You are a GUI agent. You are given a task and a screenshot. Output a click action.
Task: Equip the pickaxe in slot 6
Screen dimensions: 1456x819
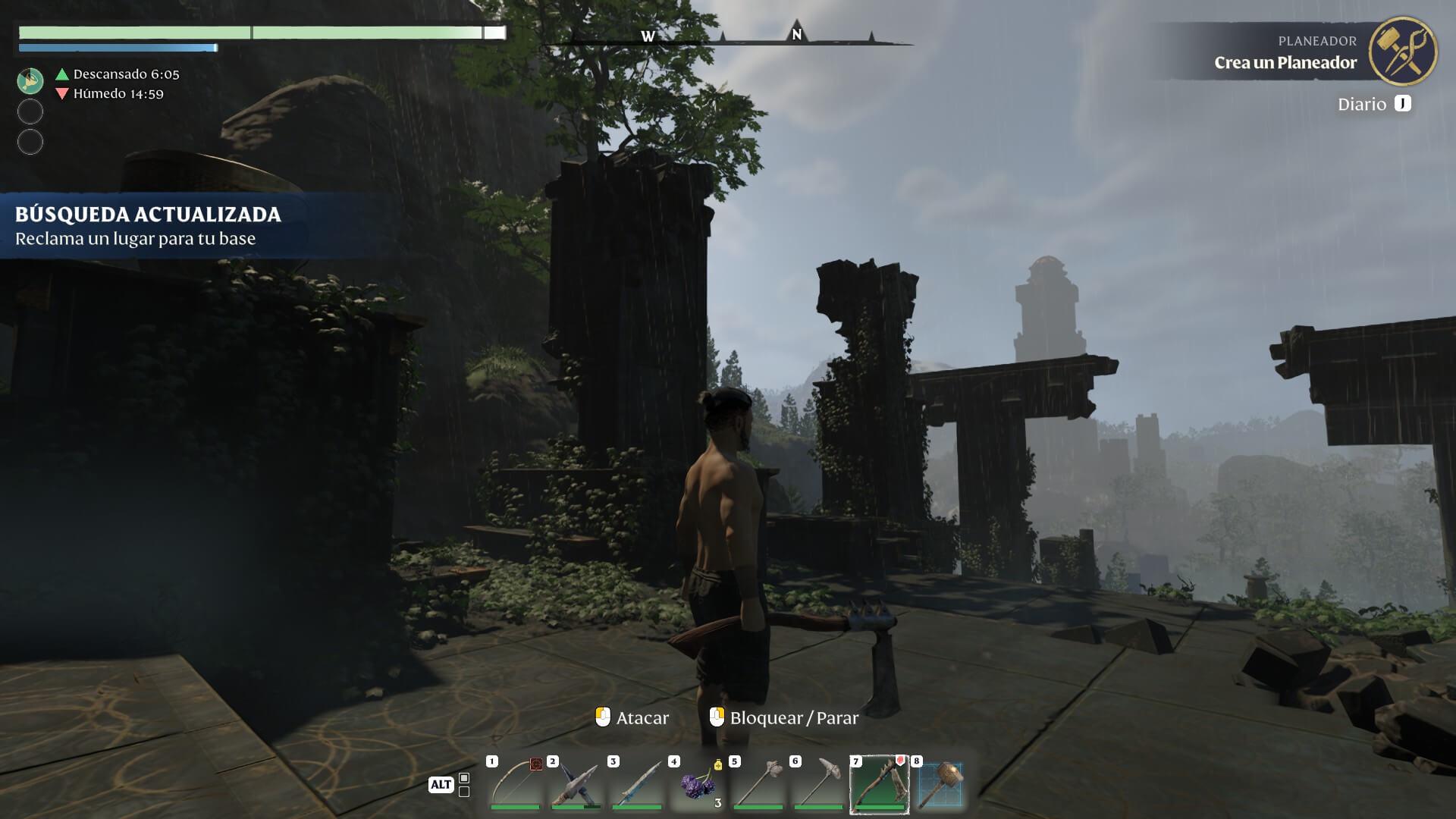click(x=819, y=784)
